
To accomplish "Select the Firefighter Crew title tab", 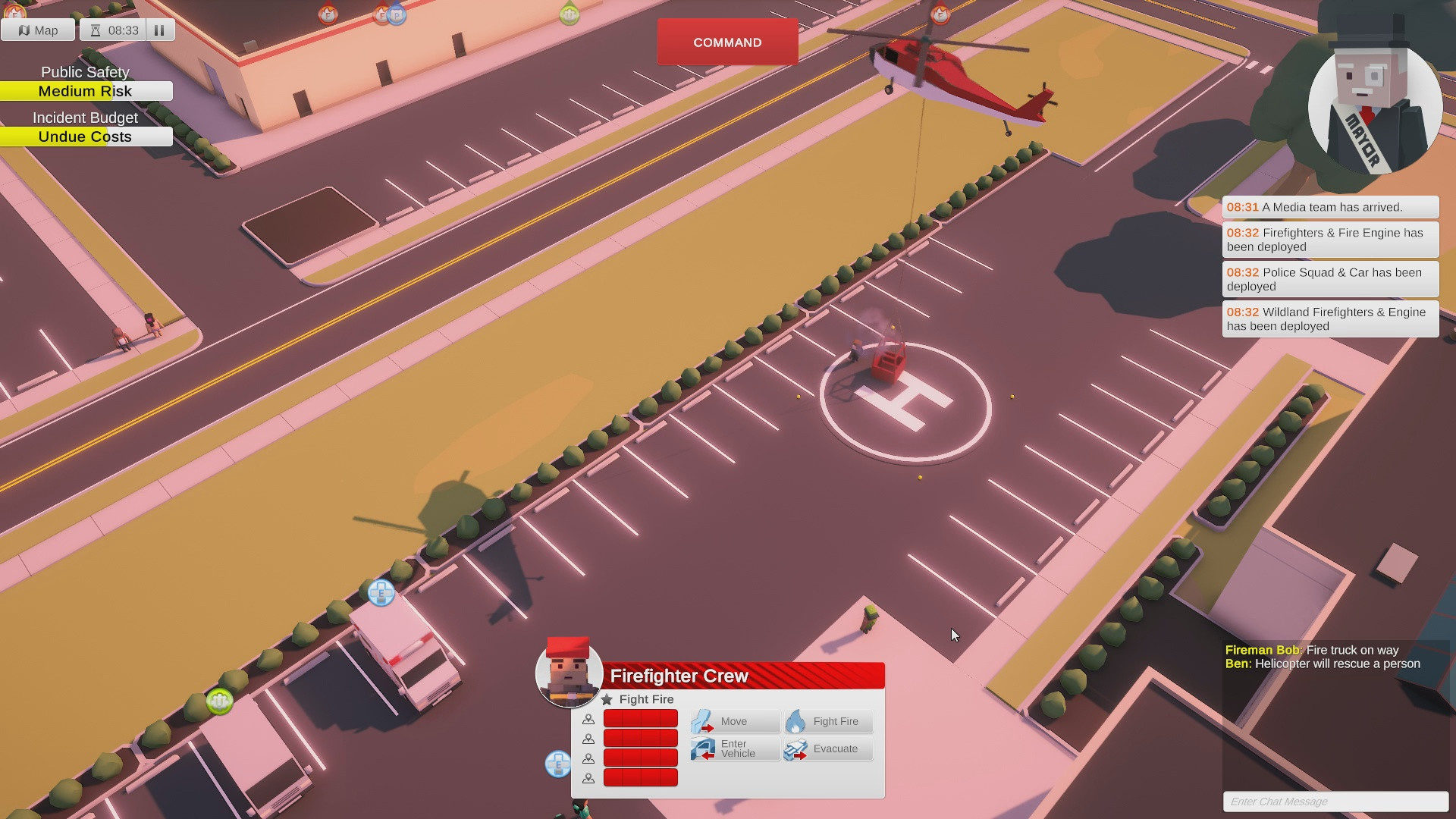I will click(679, 675).
